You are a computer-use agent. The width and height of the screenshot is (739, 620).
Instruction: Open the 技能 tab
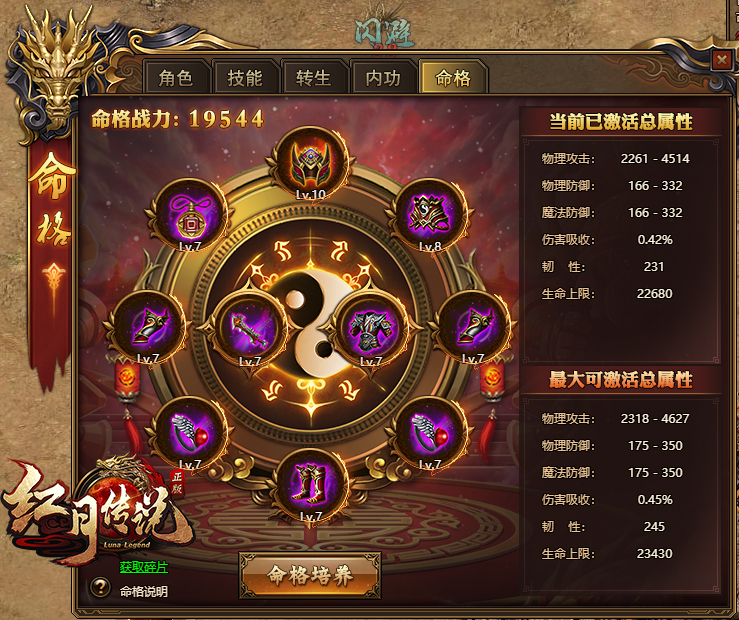(x=244, y=78)
